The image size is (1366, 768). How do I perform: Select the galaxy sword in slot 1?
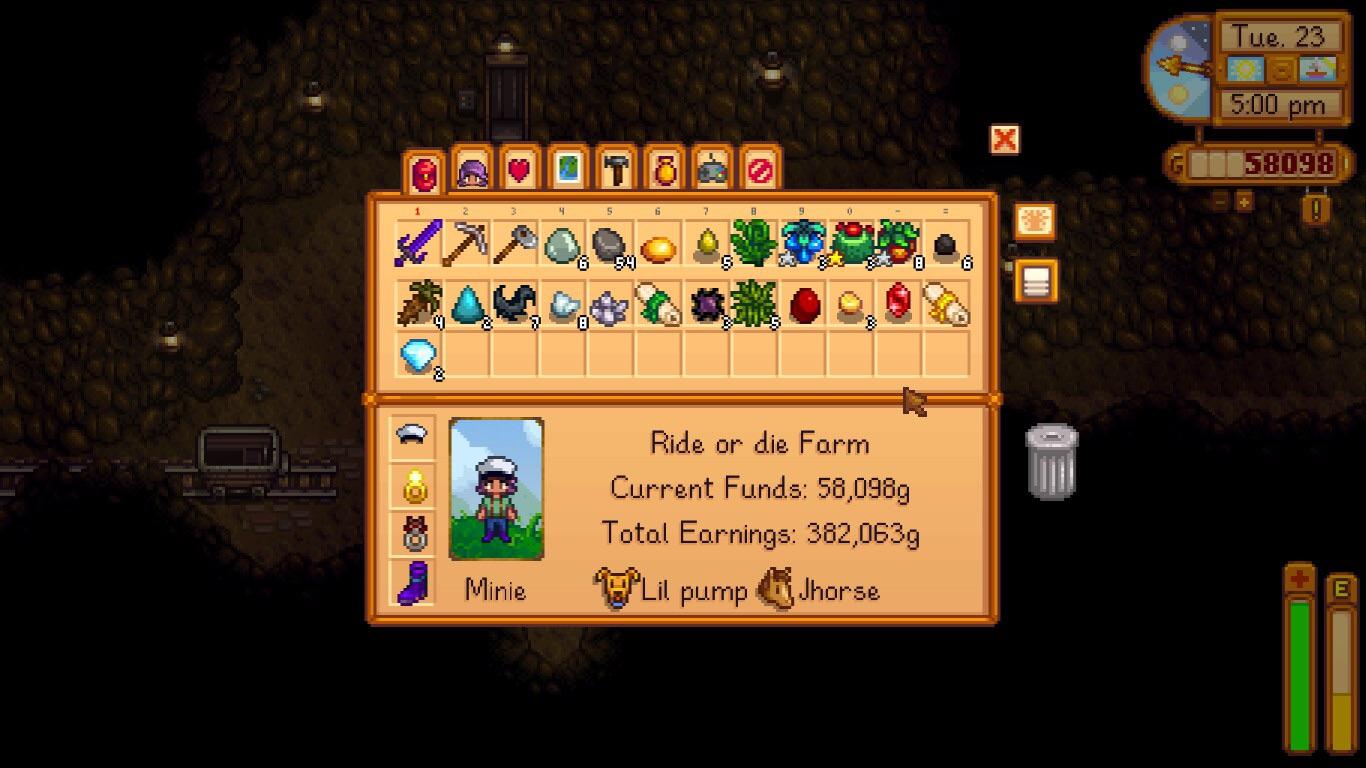(x=419, y=243)
